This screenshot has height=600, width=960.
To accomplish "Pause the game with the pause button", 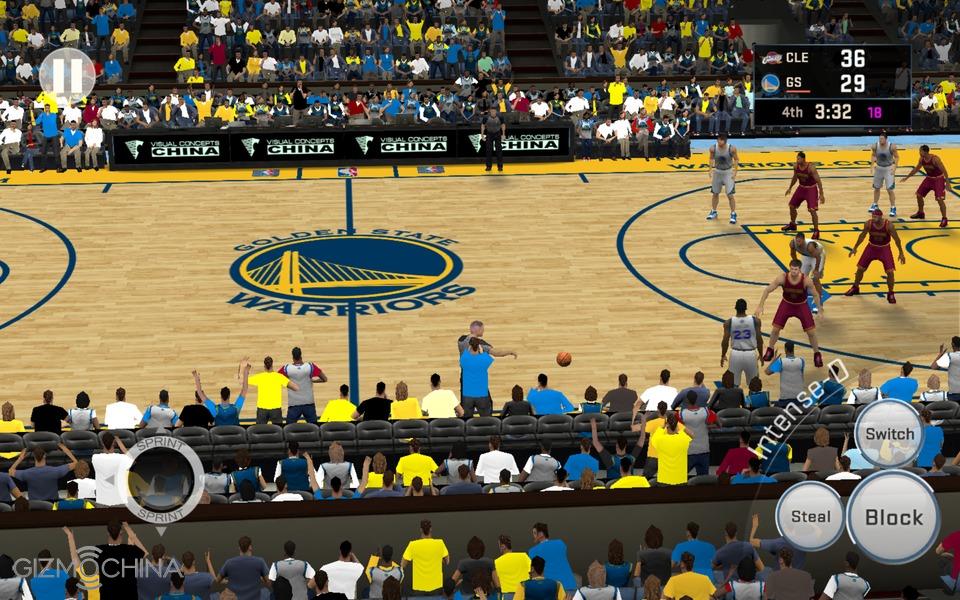I will 67,73.
